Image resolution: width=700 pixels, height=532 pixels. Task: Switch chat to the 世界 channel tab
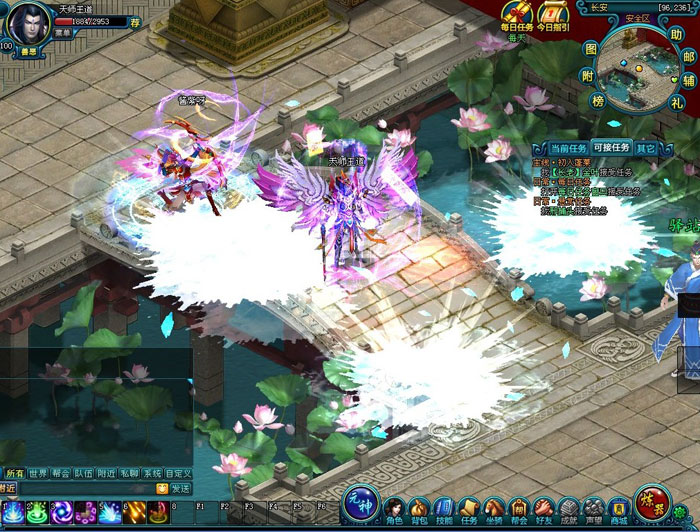[38, 473]
